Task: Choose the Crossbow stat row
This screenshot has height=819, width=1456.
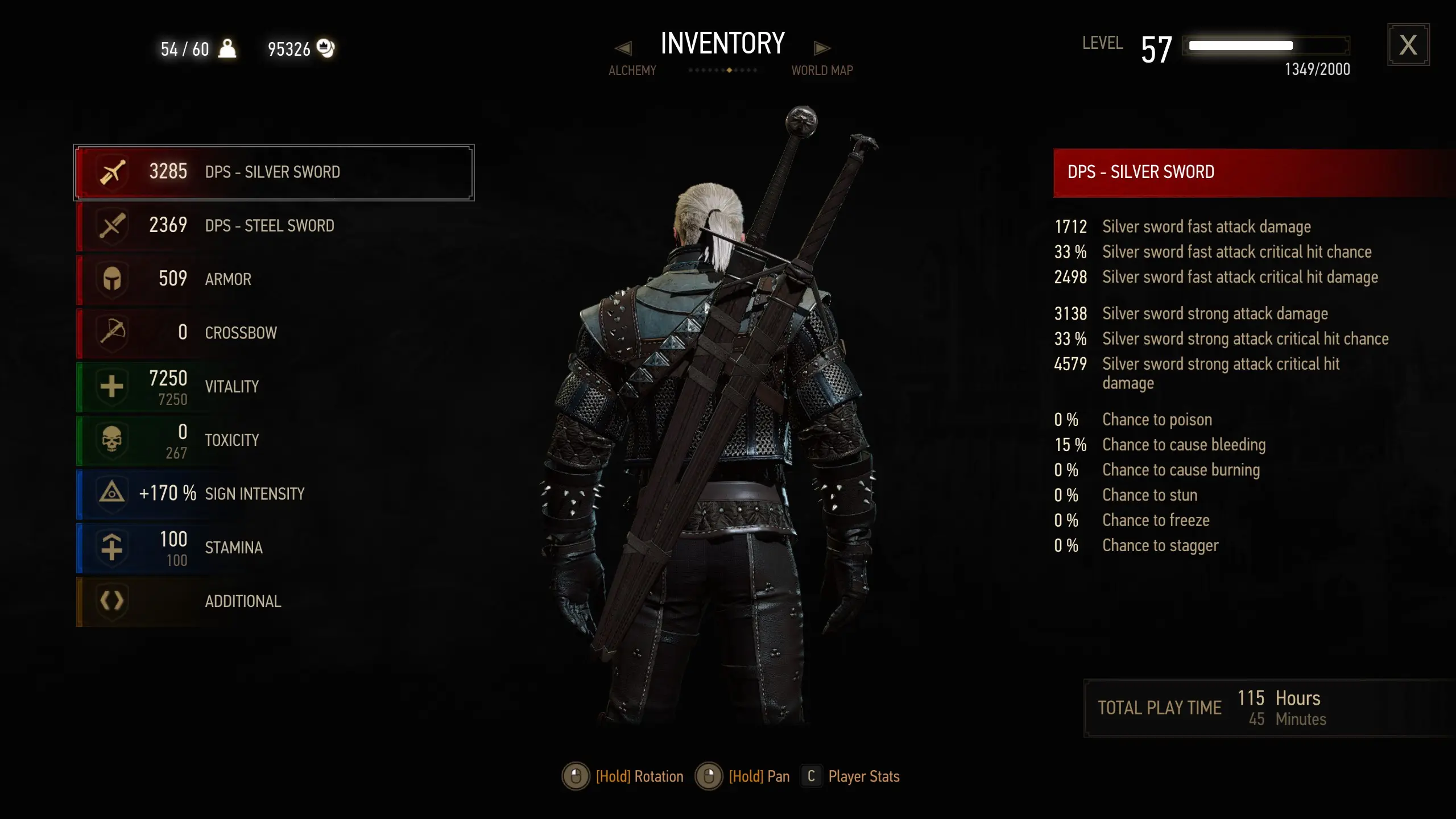Action: (273, 333)
